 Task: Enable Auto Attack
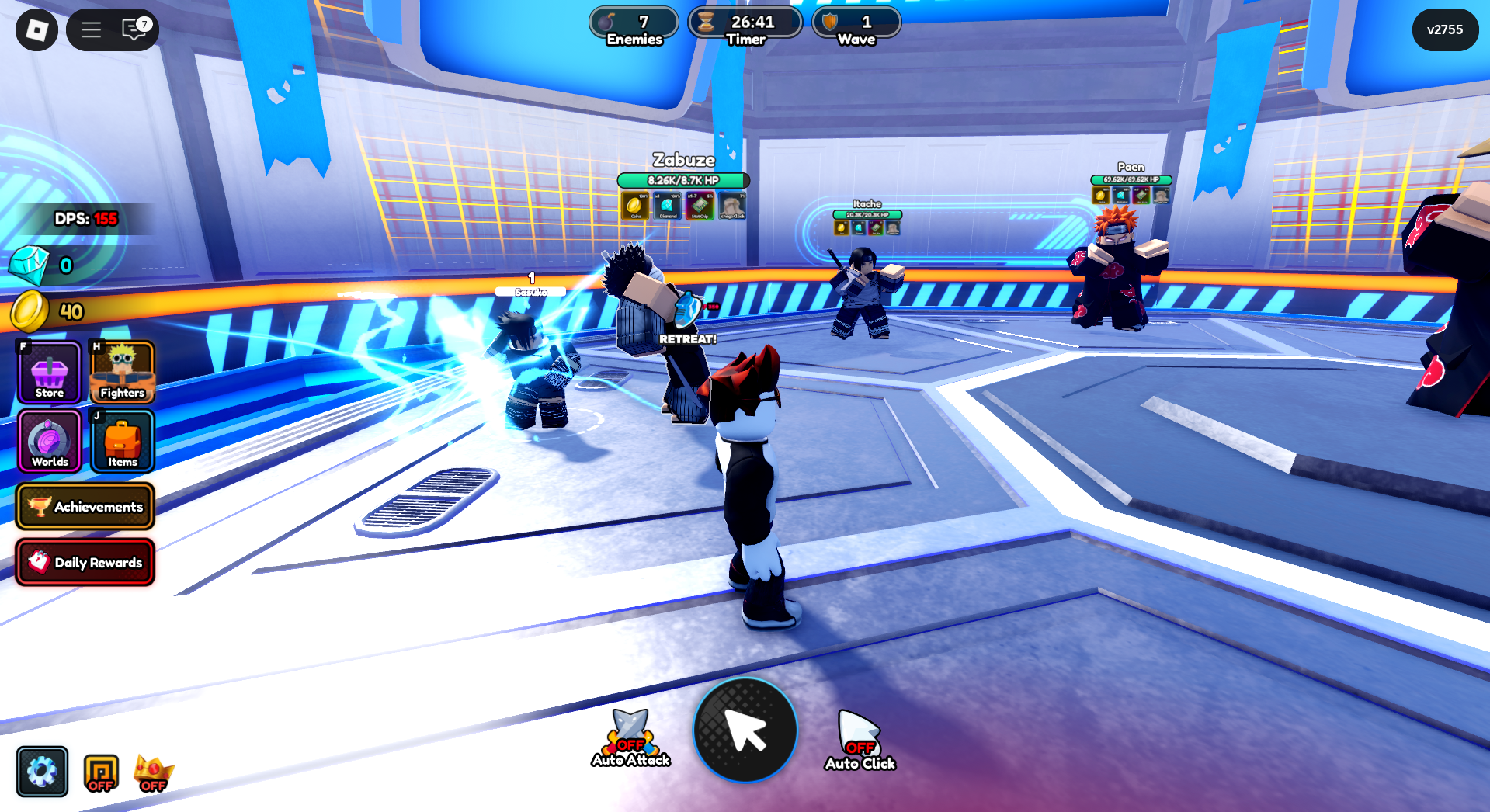pos(630,732)
